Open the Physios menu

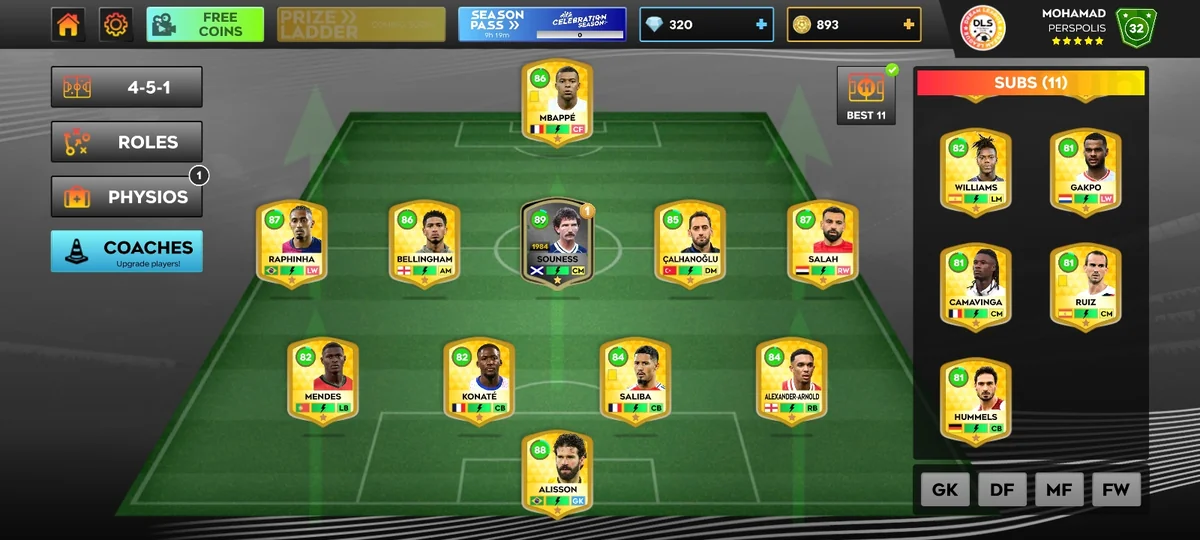pyautogui.click(x=127, y=197)
